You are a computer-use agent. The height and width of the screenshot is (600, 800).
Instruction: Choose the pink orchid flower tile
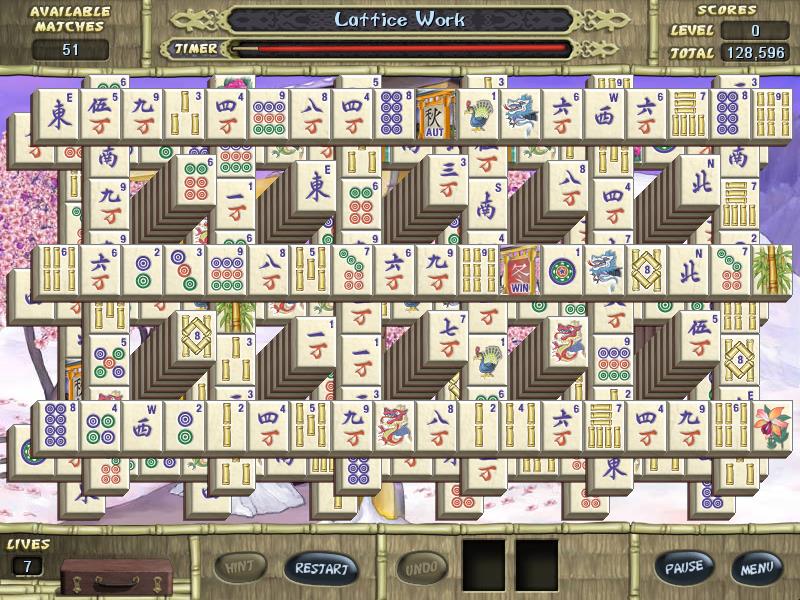click(772, 425)
